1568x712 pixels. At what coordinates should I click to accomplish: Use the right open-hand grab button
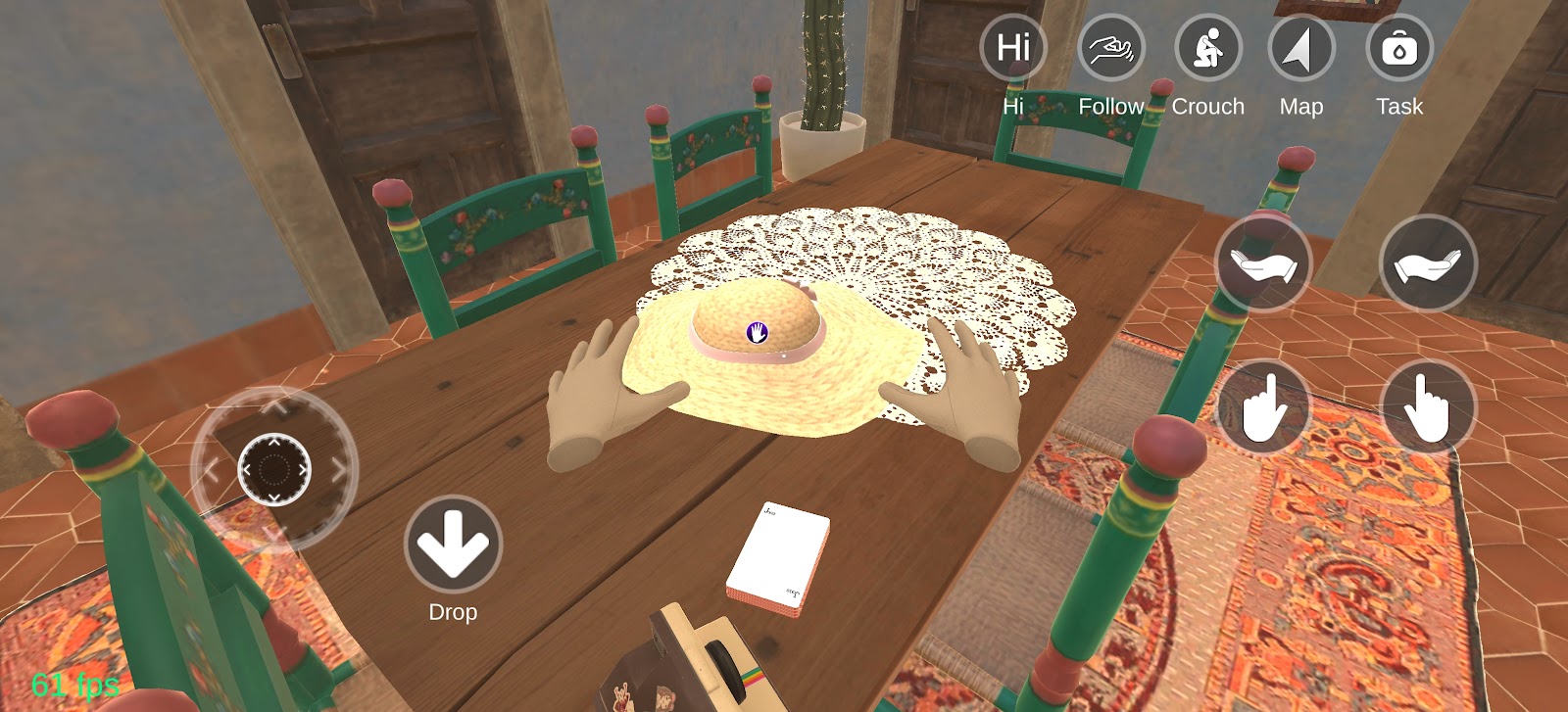point(1427,263)
